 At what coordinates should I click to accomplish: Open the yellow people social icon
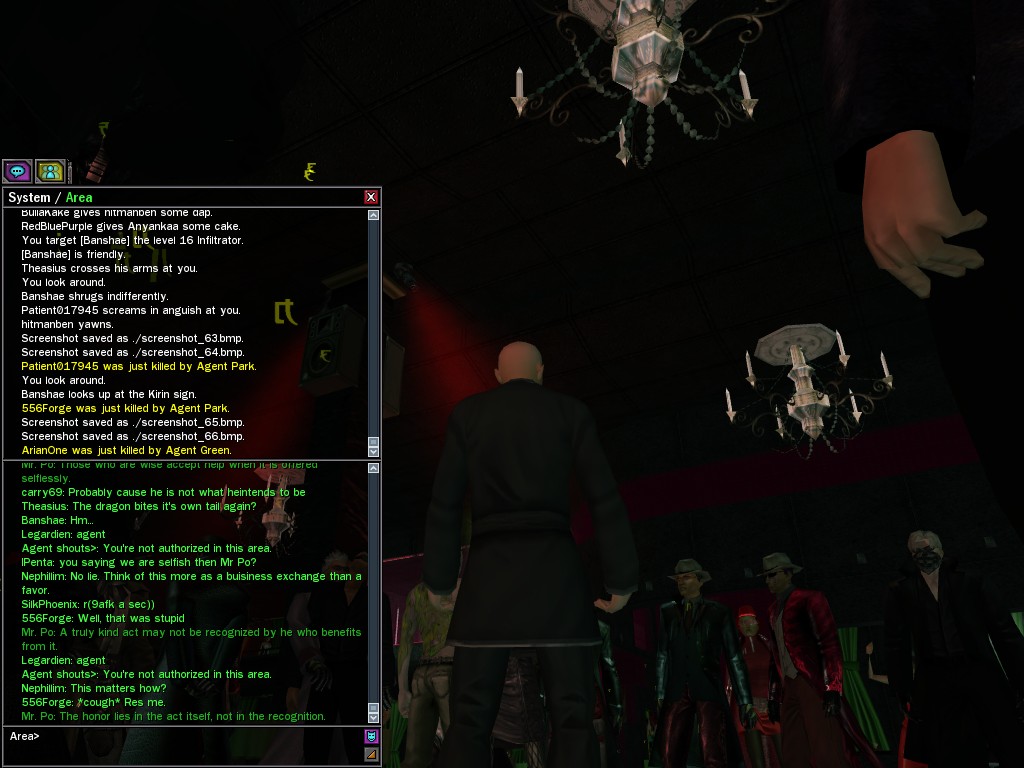click(50, 171)
